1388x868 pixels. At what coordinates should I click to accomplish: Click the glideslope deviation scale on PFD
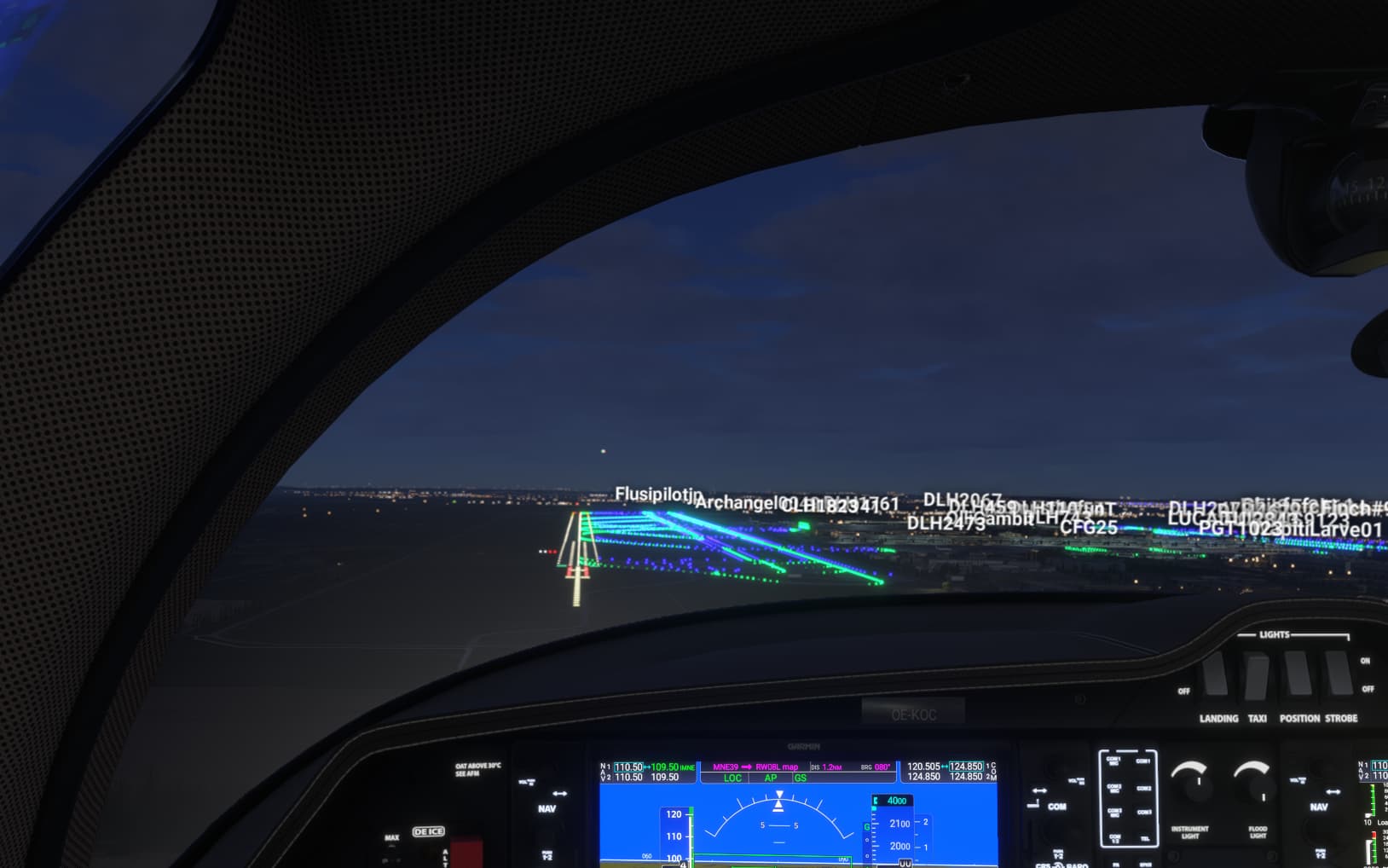click(867, 841)
